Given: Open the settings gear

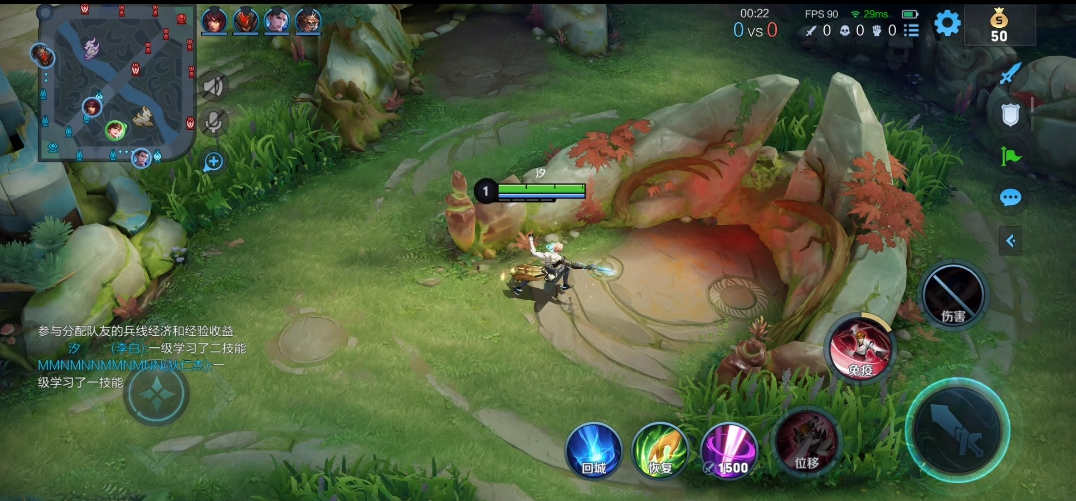Looking at the screenshot, I should [946, 24].
